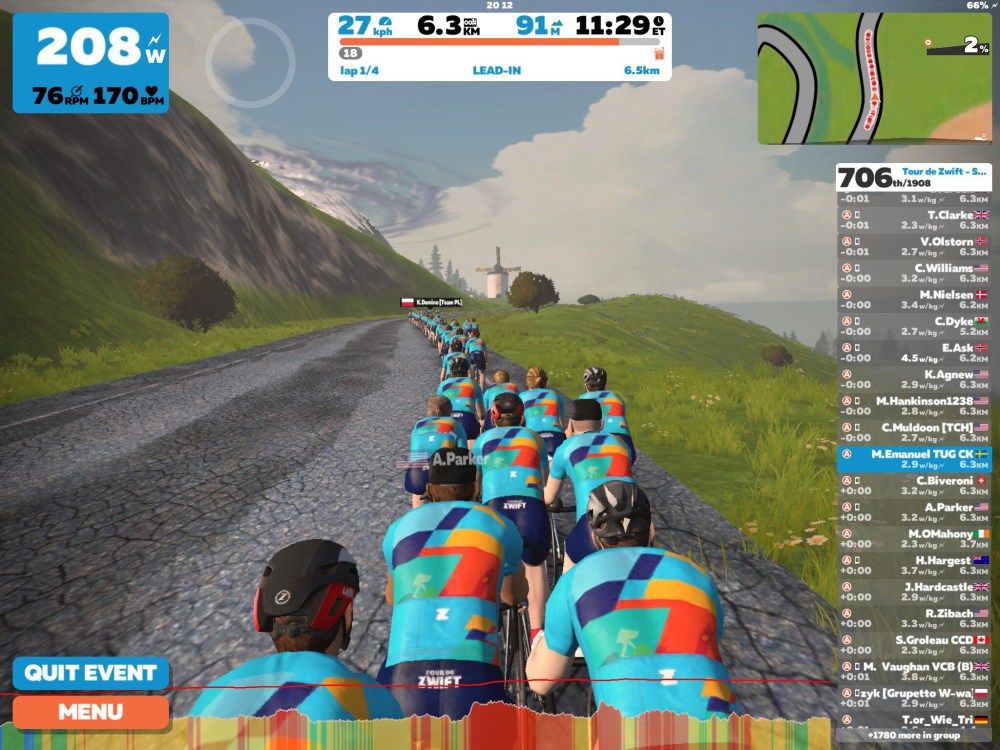Click the Tour de Zwift event header
1000x750 pixels.
tap(914, 177)
